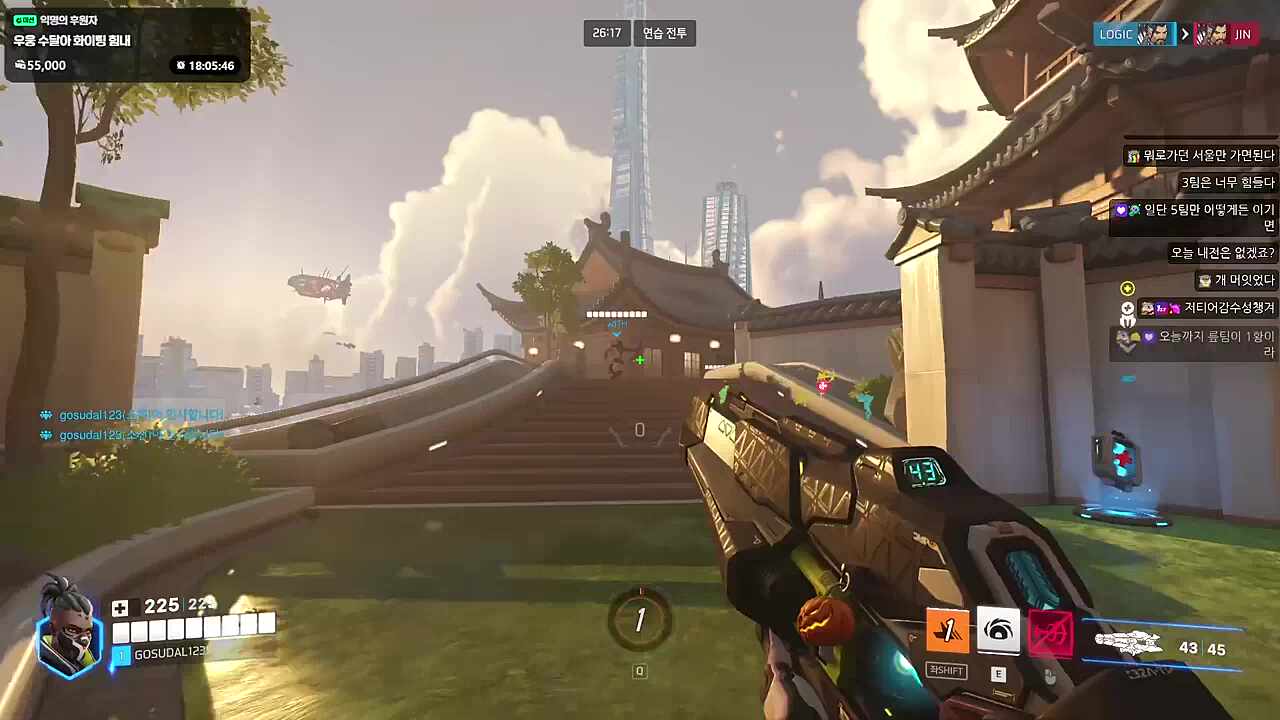Click the red crossed-out ability icon

point(1051,634)
